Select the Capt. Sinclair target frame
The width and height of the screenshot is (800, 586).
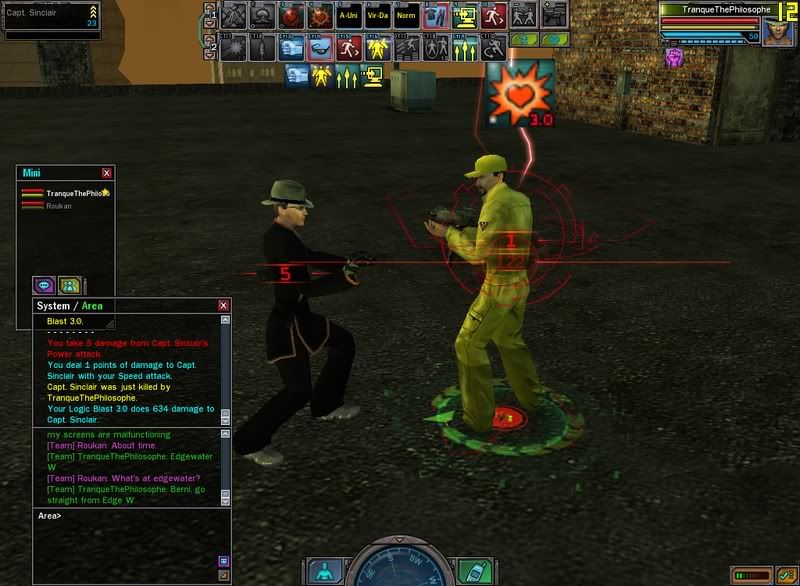click(x=50, y=19)
